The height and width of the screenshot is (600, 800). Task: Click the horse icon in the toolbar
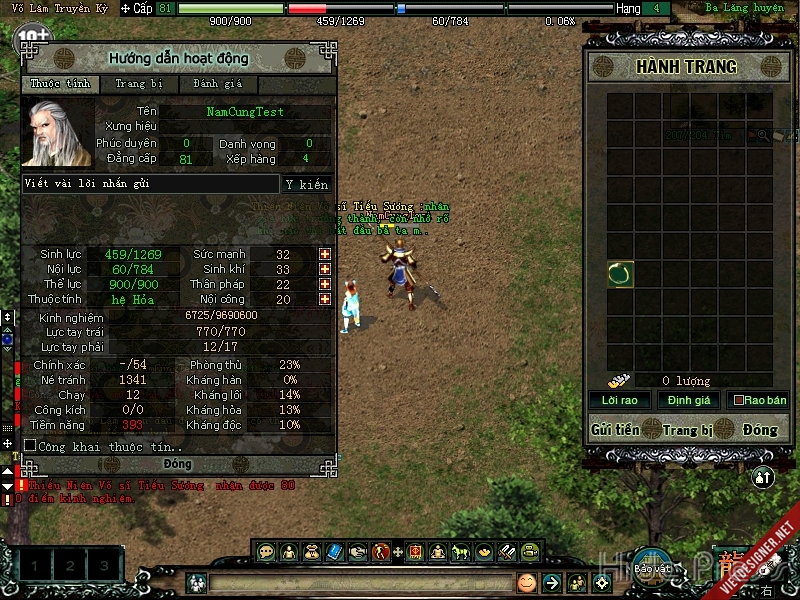click(461, 551)
